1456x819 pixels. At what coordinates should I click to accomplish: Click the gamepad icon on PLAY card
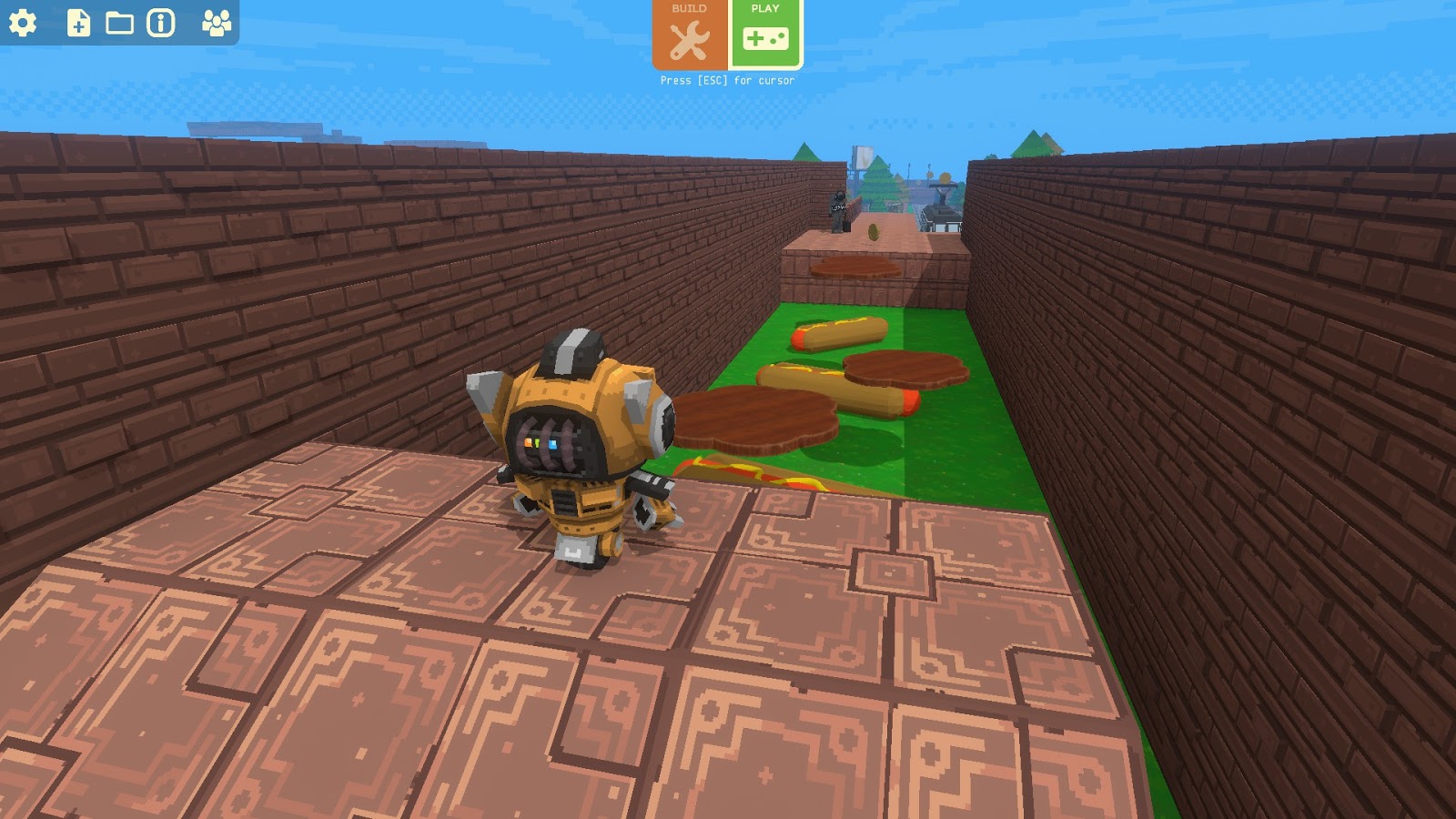(x=764, y=38)
